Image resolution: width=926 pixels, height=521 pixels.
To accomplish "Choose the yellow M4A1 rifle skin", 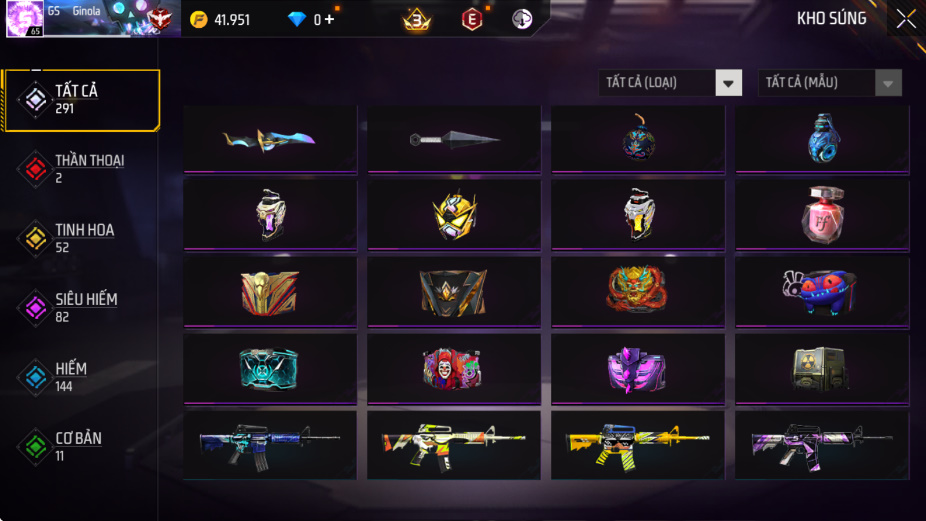I will pos(638,444).
